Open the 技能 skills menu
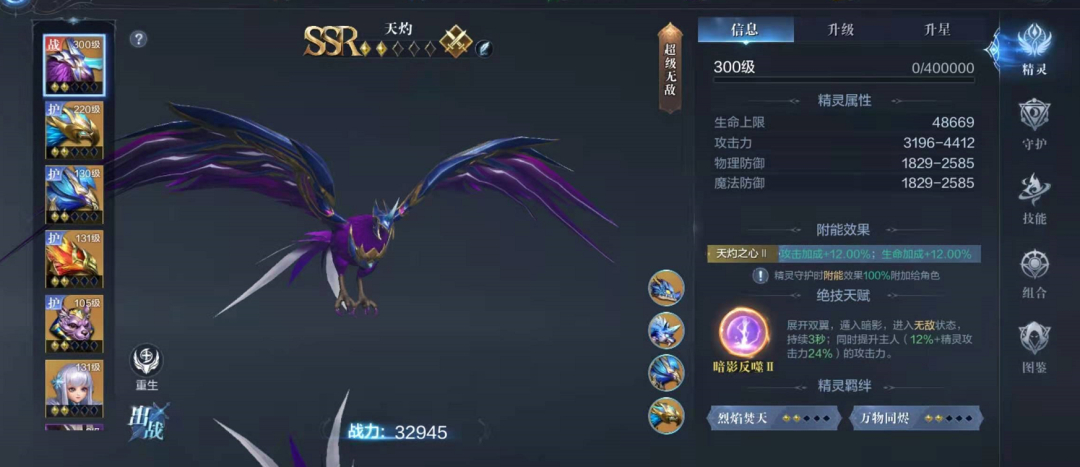The width and height of the screenshot is (1080, 467). (x=1034, y=198)
